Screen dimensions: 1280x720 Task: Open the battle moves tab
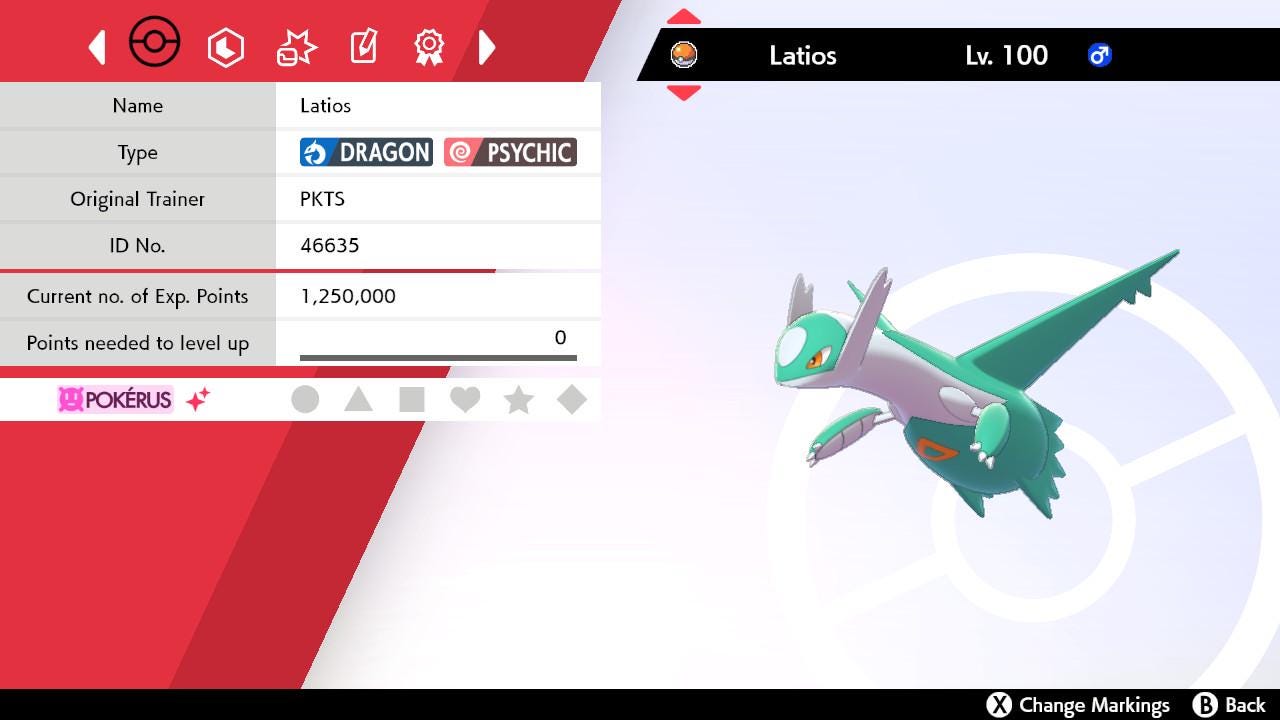click(x=296, y=47)
